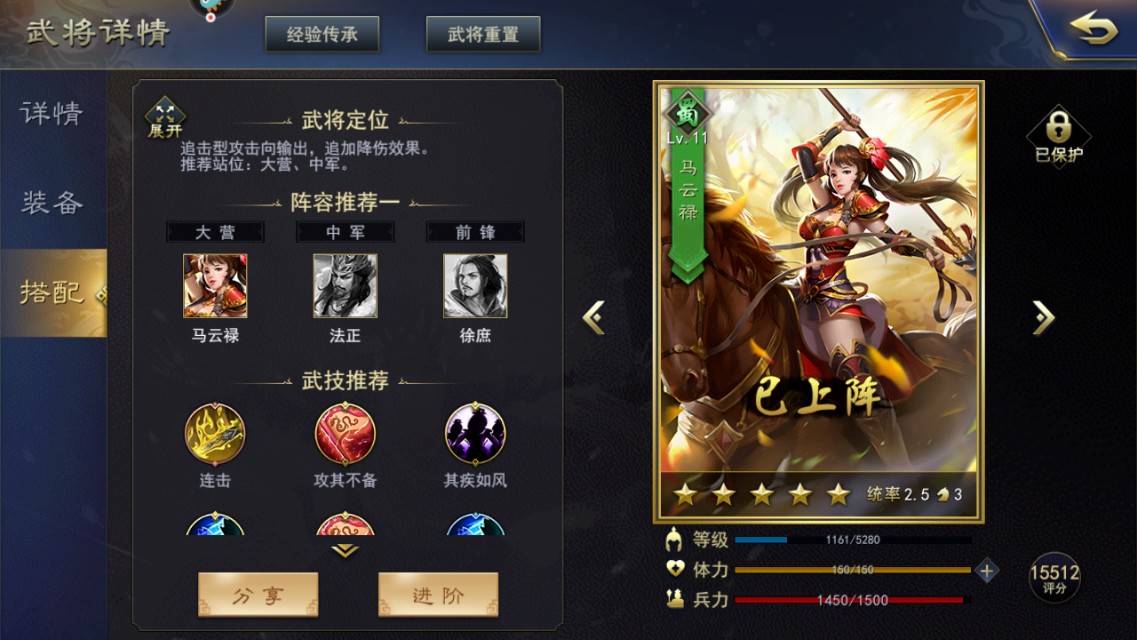Open the 经验传承 experience inheritance button
The image size is (1137, 640).
(x=322, y=34)
